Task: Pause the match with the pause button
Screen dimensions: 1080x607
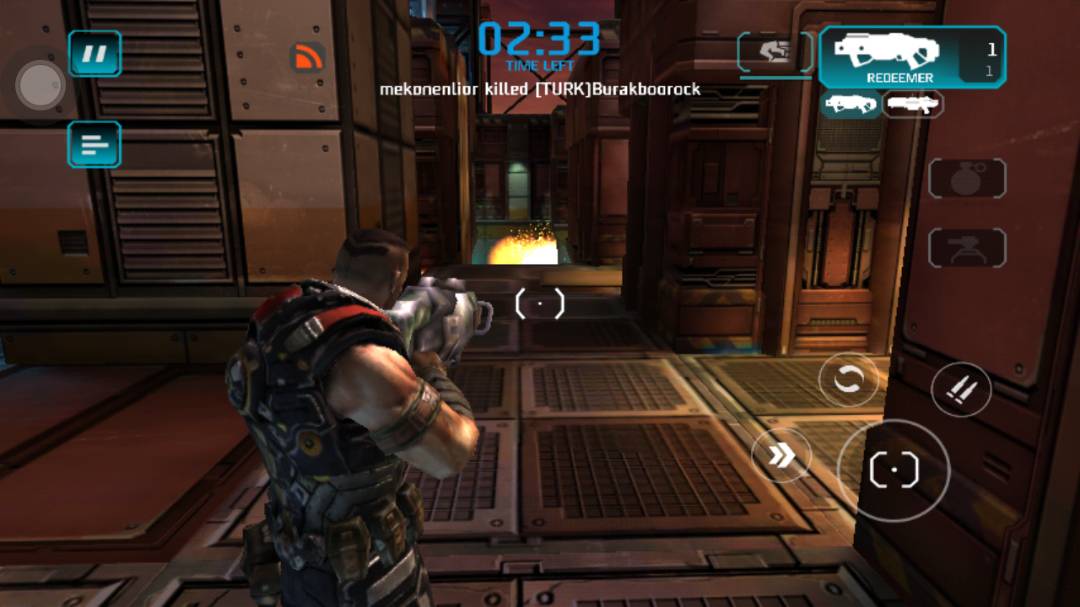Action: [x=95, y=54]
